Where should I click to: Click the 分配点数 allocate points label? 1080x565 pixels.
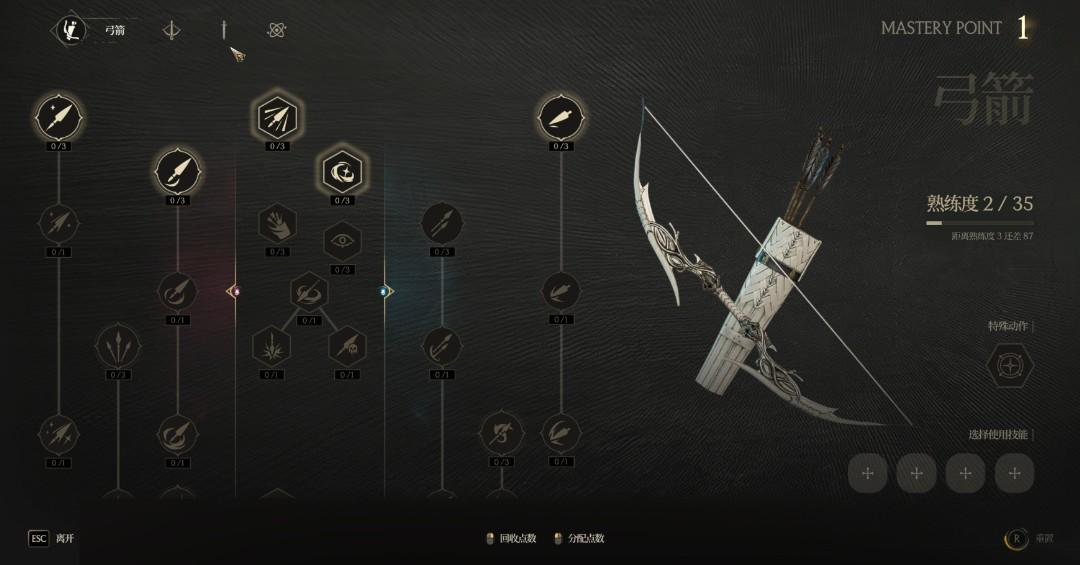point(586,539)
